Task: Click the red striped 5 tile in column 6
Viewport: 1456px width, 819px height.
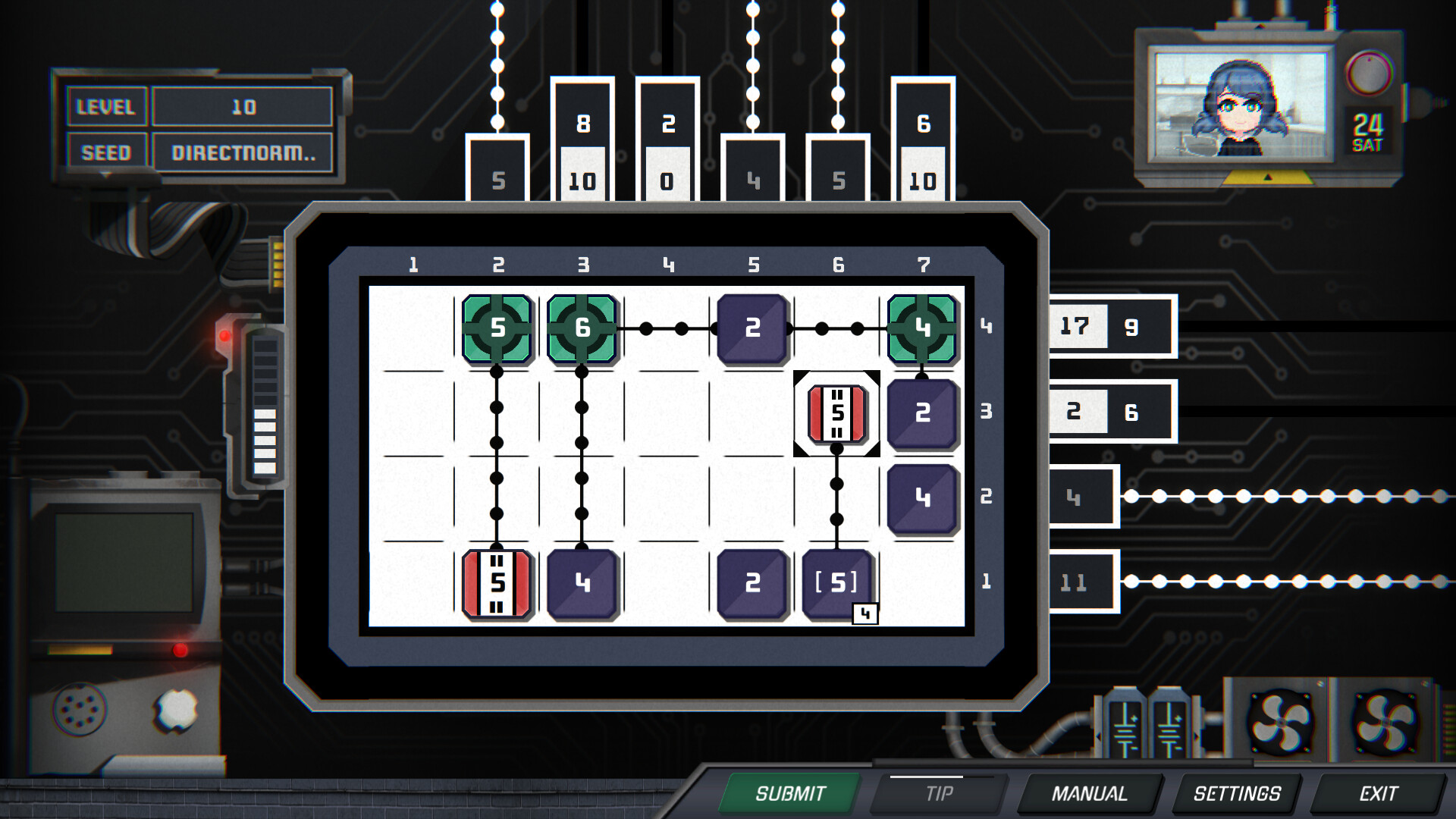Action: 836,413
